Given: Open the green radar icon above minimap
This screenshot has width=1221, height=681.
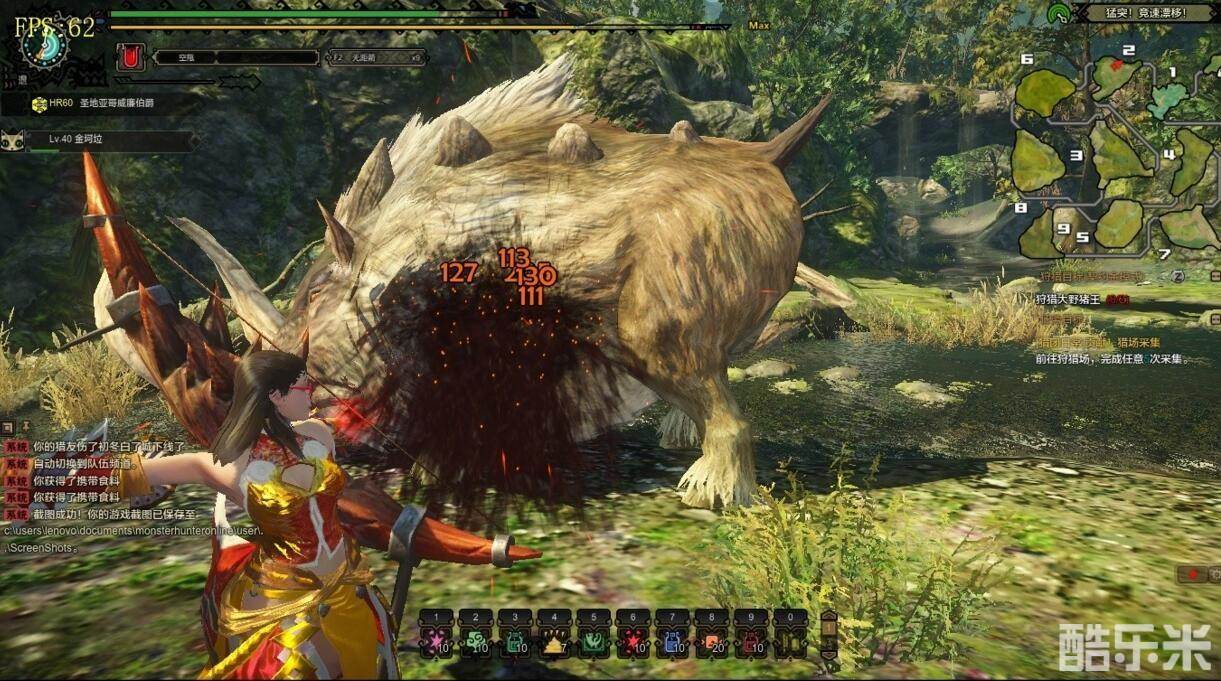Looking at the screenshot, I should [x=1058, y=13].
